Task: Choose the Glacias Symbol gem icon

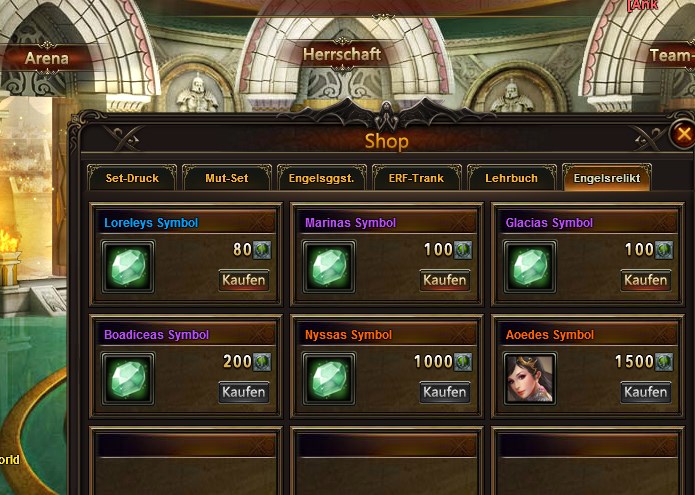Action: pos(530,268)
